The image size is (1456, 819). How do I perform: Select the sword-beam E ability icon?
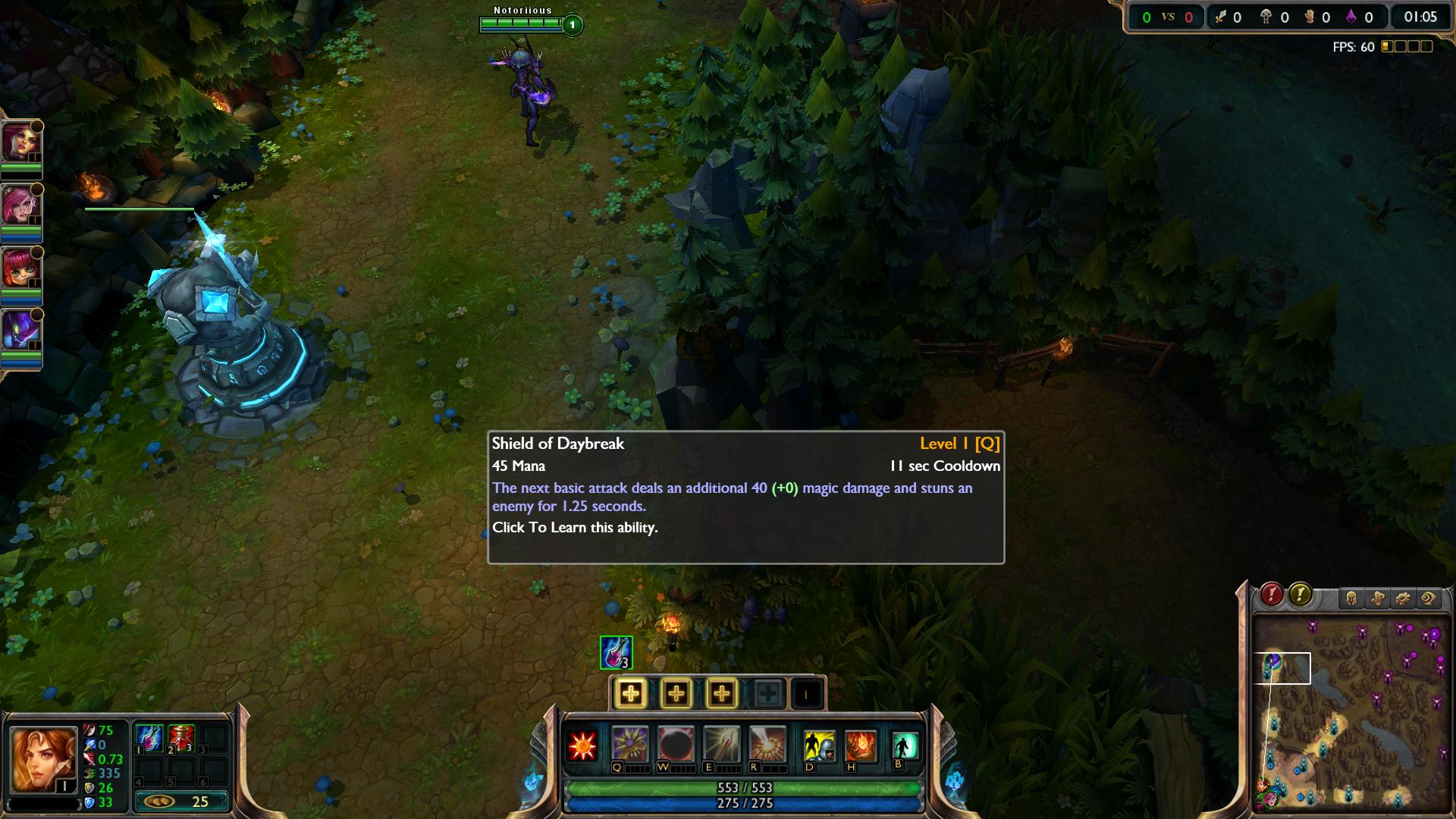tap(721, 744)
